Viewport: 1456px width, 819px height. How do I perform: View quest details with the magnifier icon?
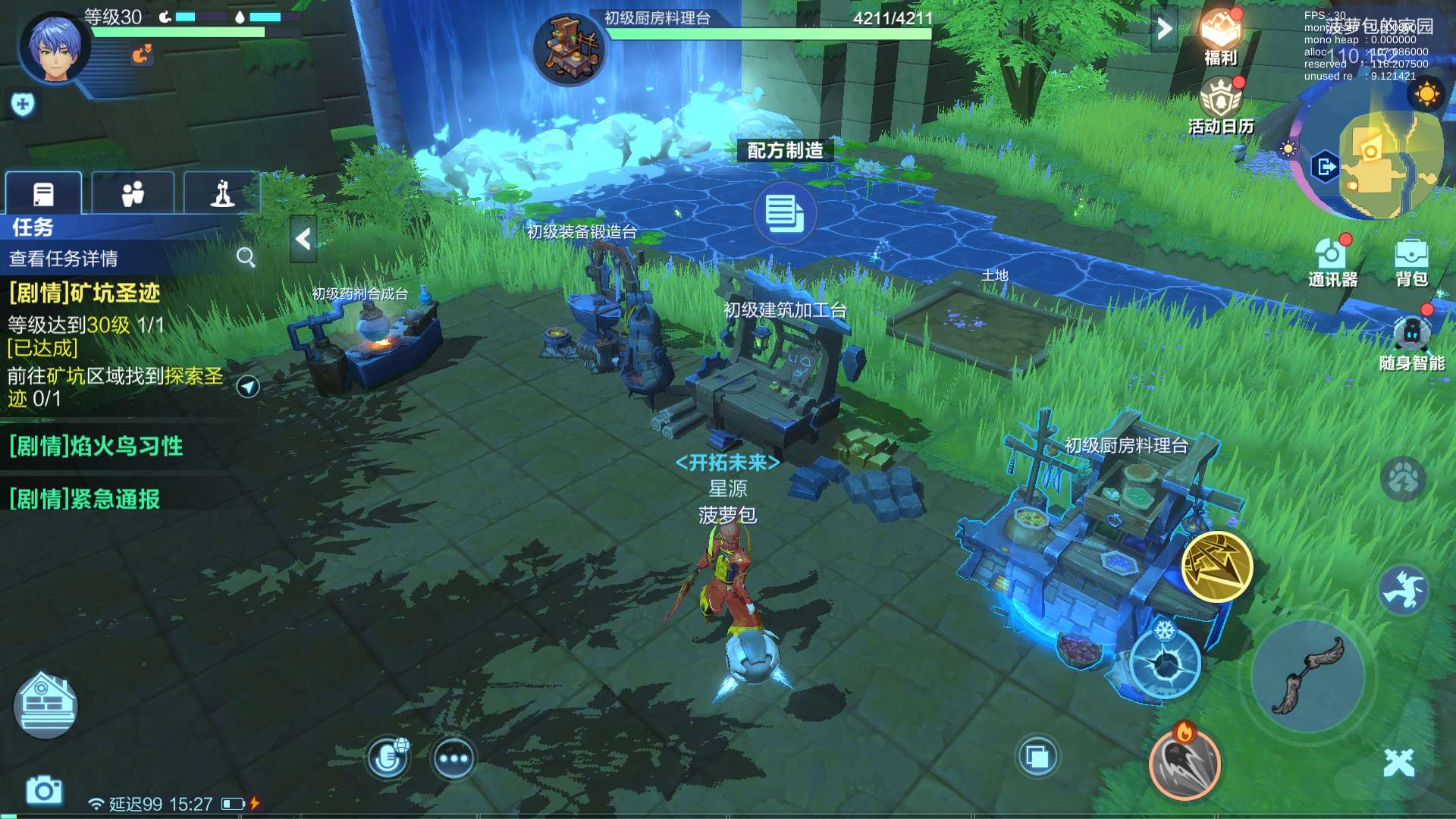(x=246, y=258)
